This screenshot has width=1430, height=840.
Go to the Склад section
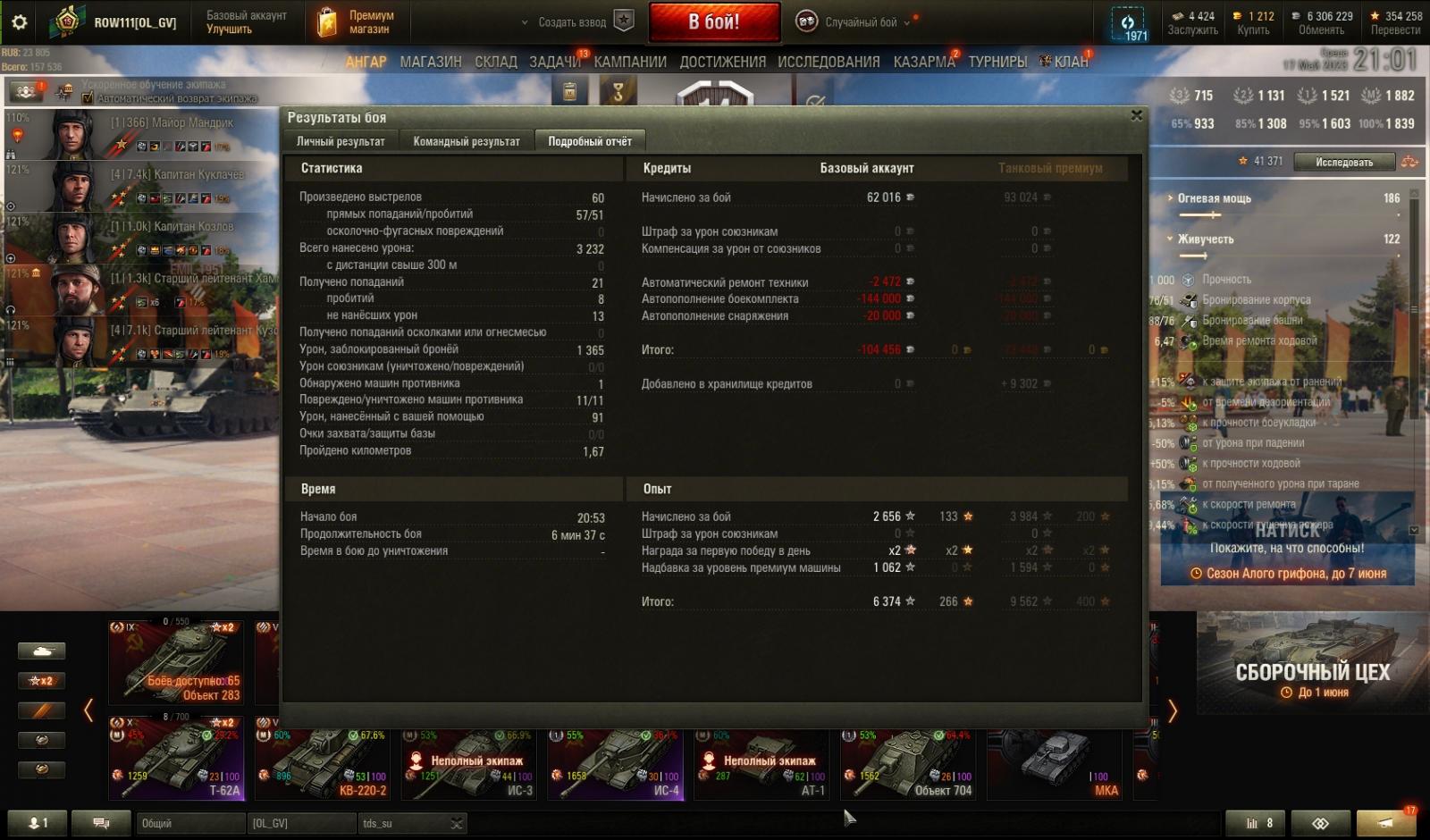496,62
